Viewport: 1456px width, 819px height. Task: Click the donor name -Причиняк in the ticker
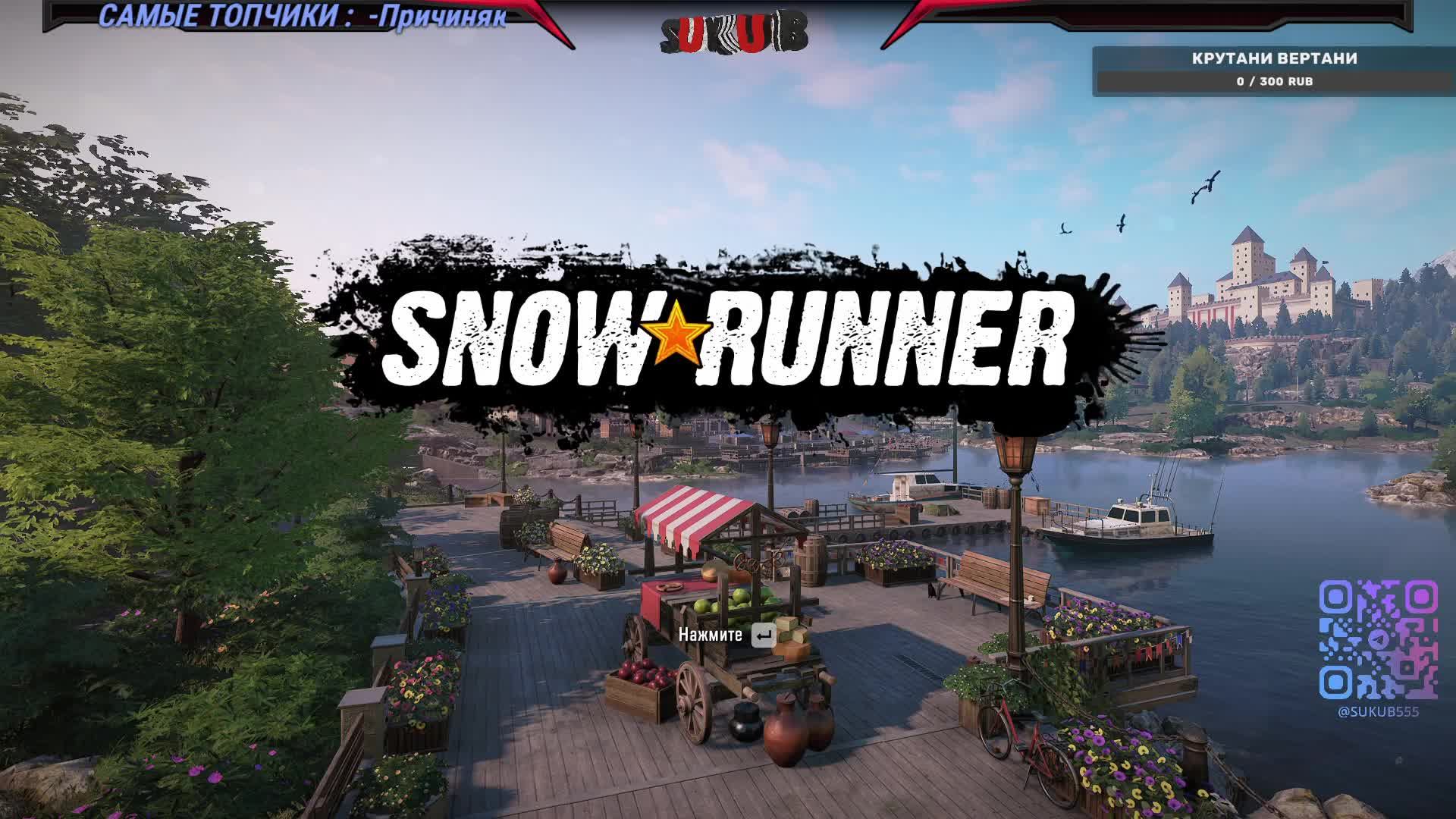coord(434,19)
